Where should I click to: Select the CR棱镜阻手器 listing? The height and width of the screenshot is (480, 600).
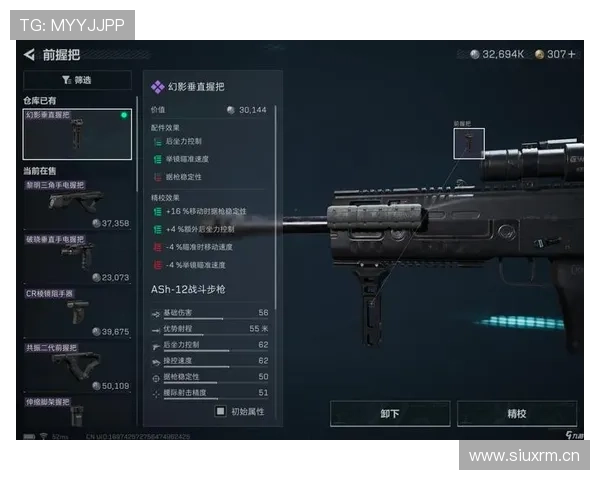coord(78,312)
